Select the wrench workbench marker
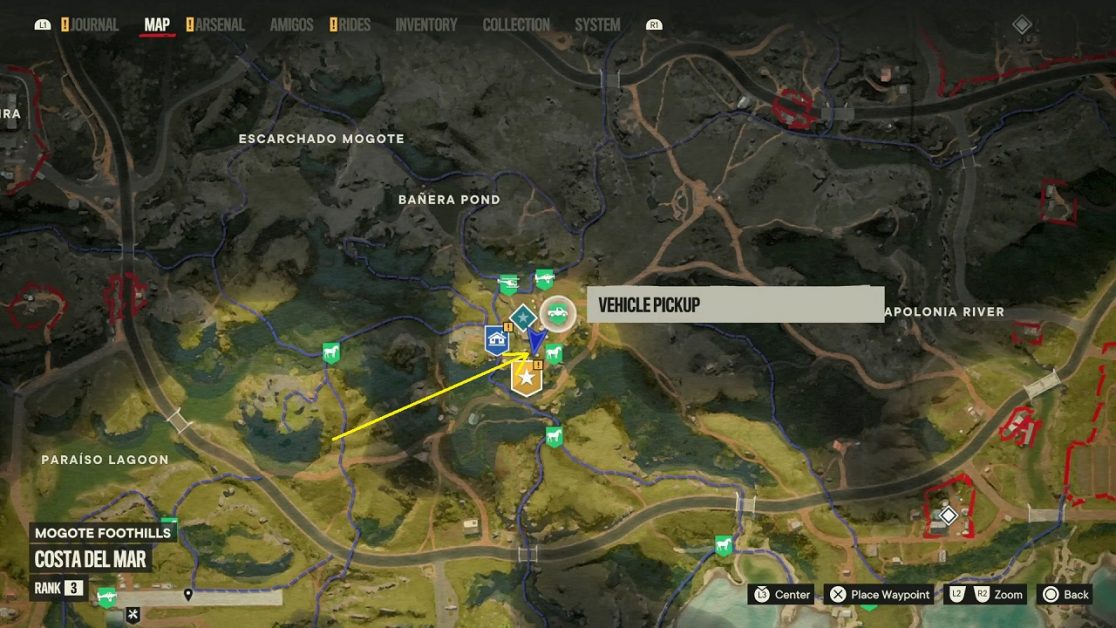Image resolution: width=1116 pixels, height=628 pixels. coord(132,614)
